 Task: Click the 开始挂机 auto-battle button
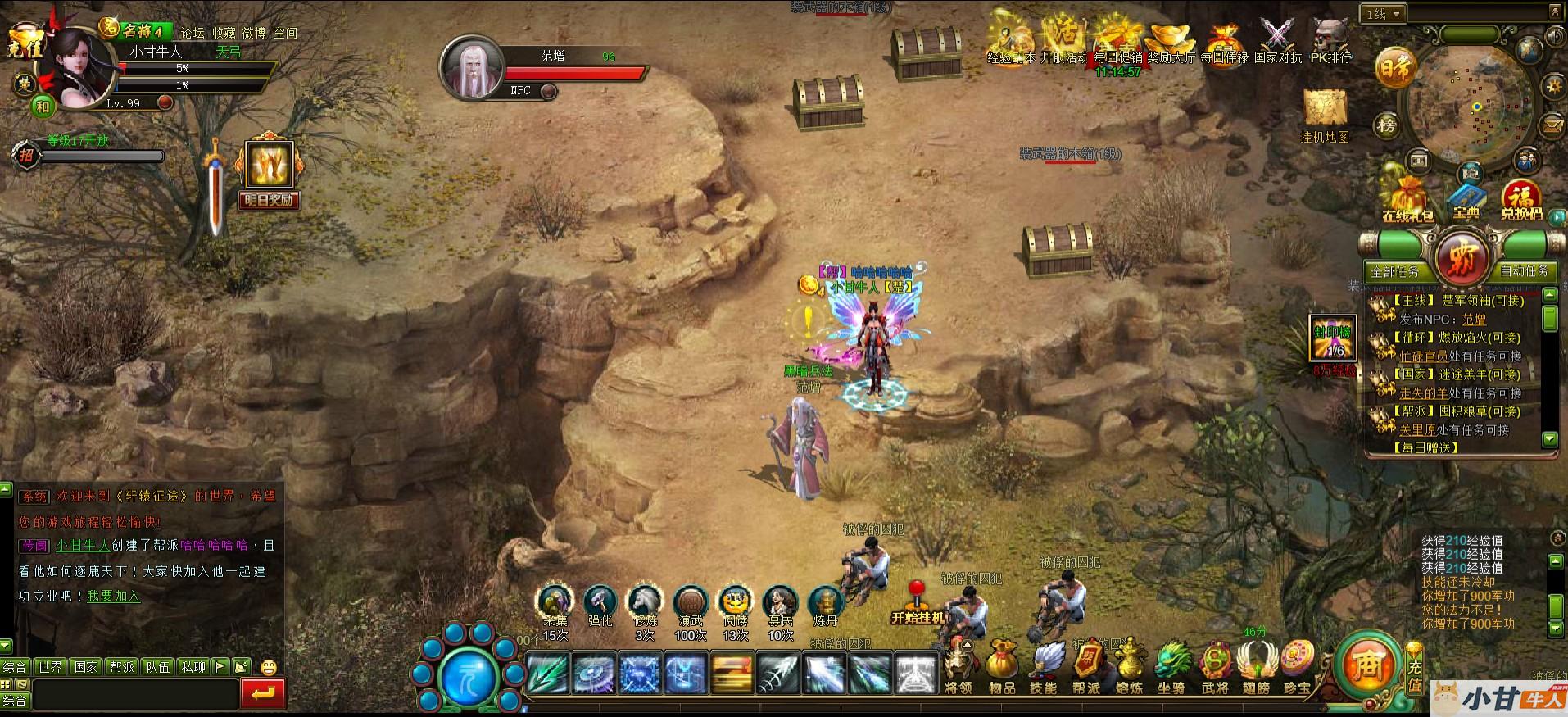pyautogui.click(x=918, y=605)
